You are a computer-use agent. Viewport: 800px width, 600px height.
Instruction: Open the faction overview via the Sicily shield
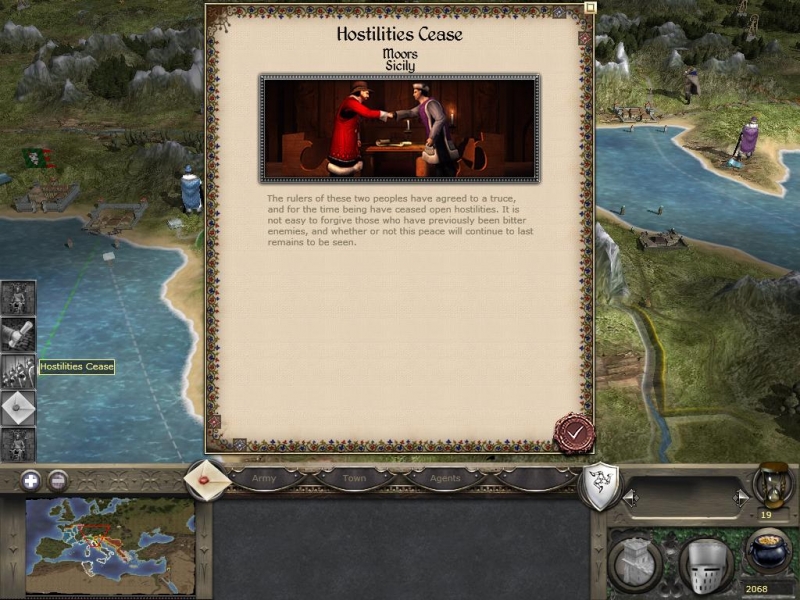(x=598, y=486)
